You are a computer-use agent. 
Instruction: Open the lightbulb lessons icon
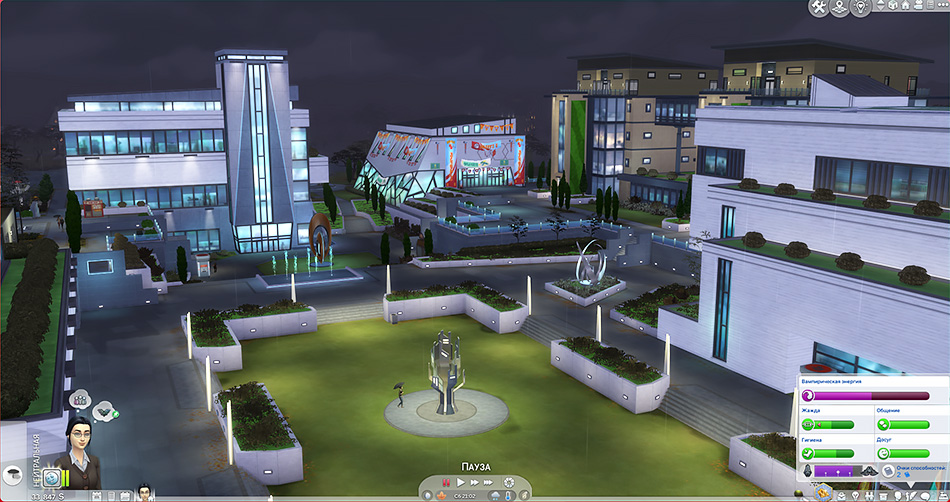point(862,8)
